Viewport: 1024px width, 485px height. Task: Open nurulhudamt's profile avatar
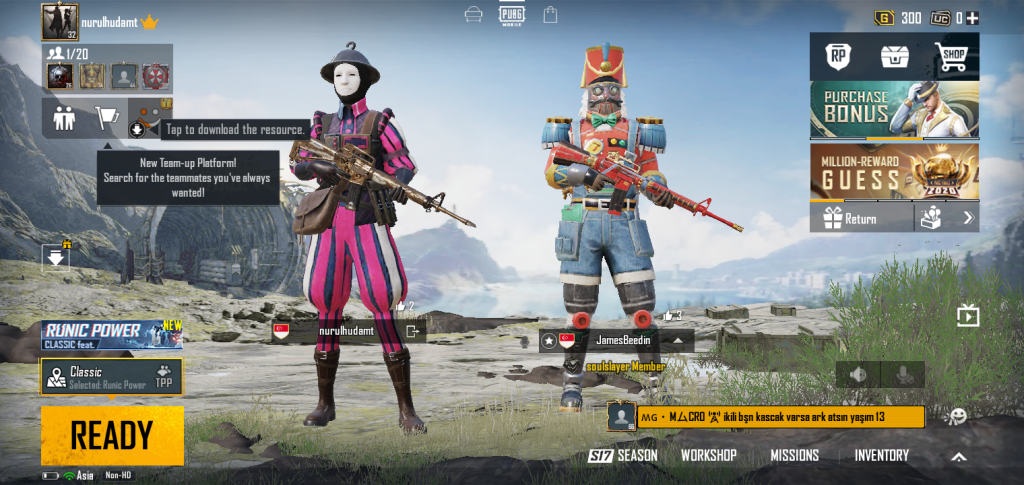pos(60,21)
